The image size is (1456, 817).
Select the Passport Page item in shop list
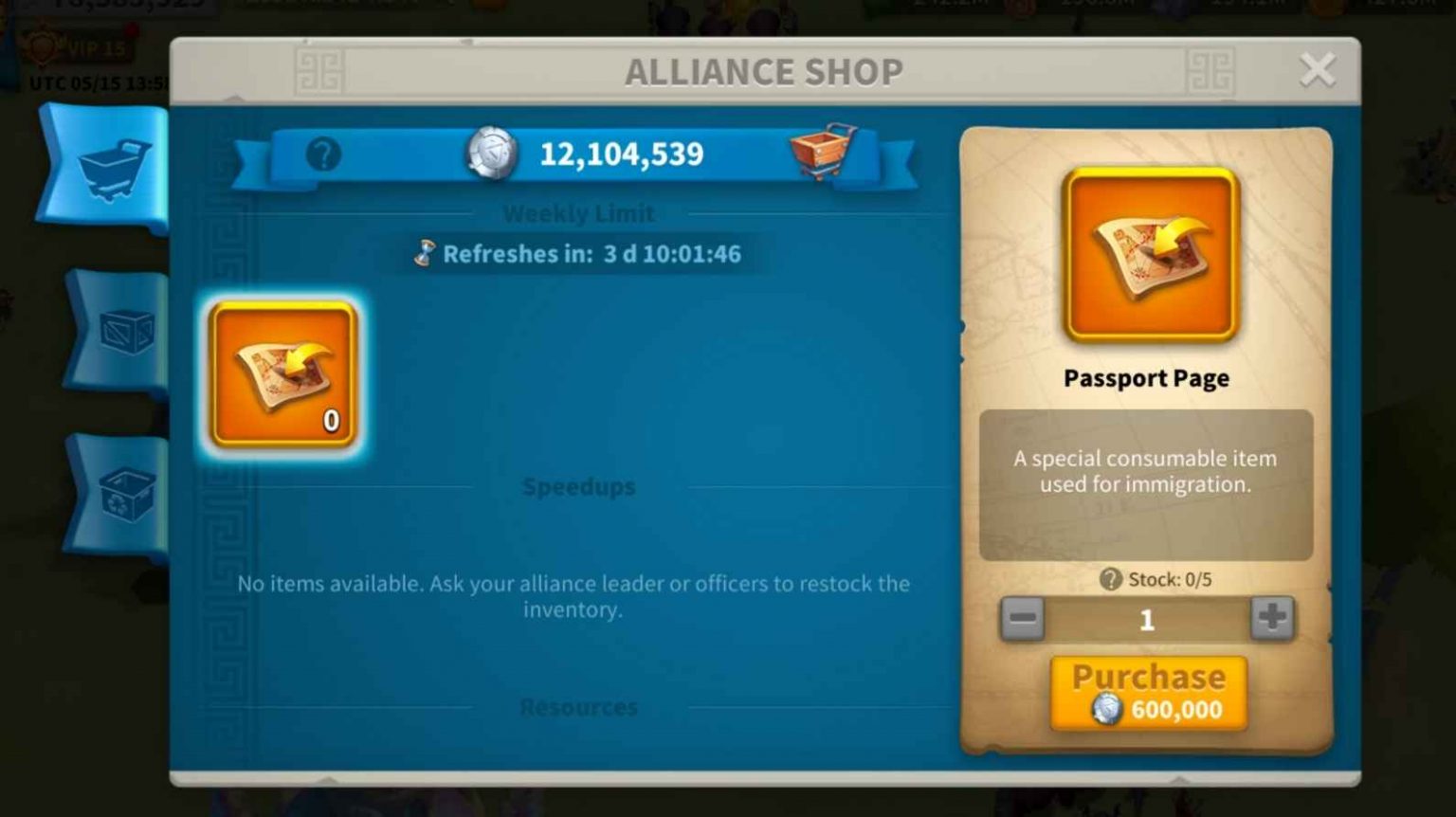click(282, 372)
